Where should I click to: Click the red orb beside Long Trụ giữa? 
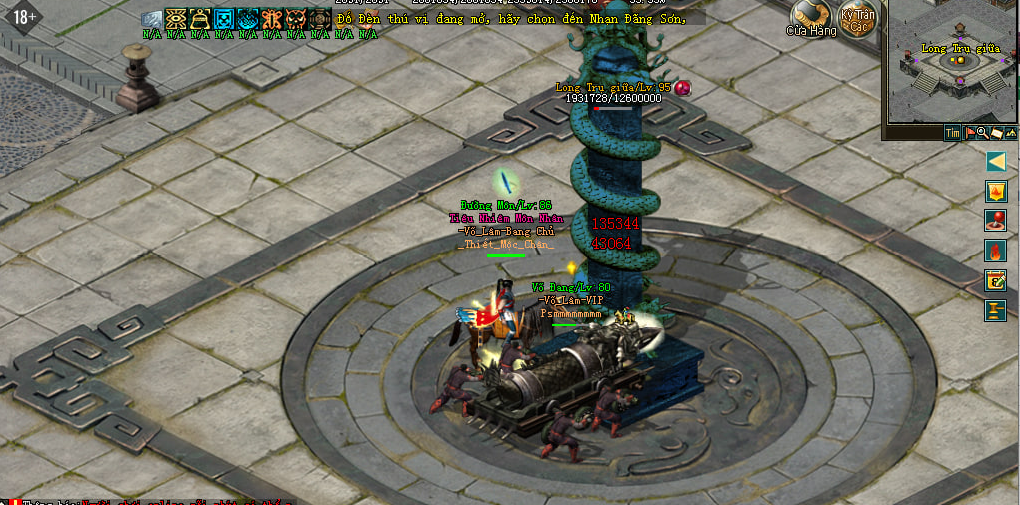pyautogui.click(x=683, y=88)
